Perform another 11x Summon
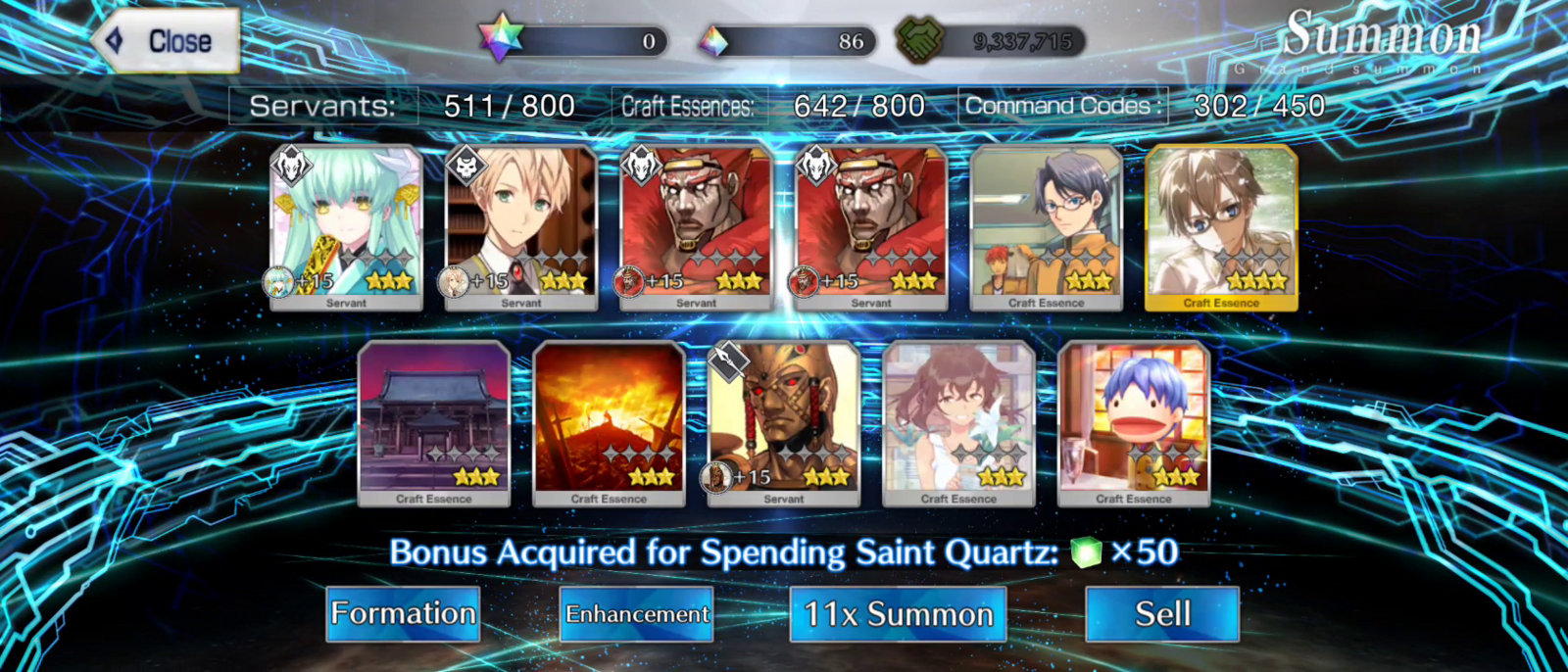 click(x=898, y=614)
